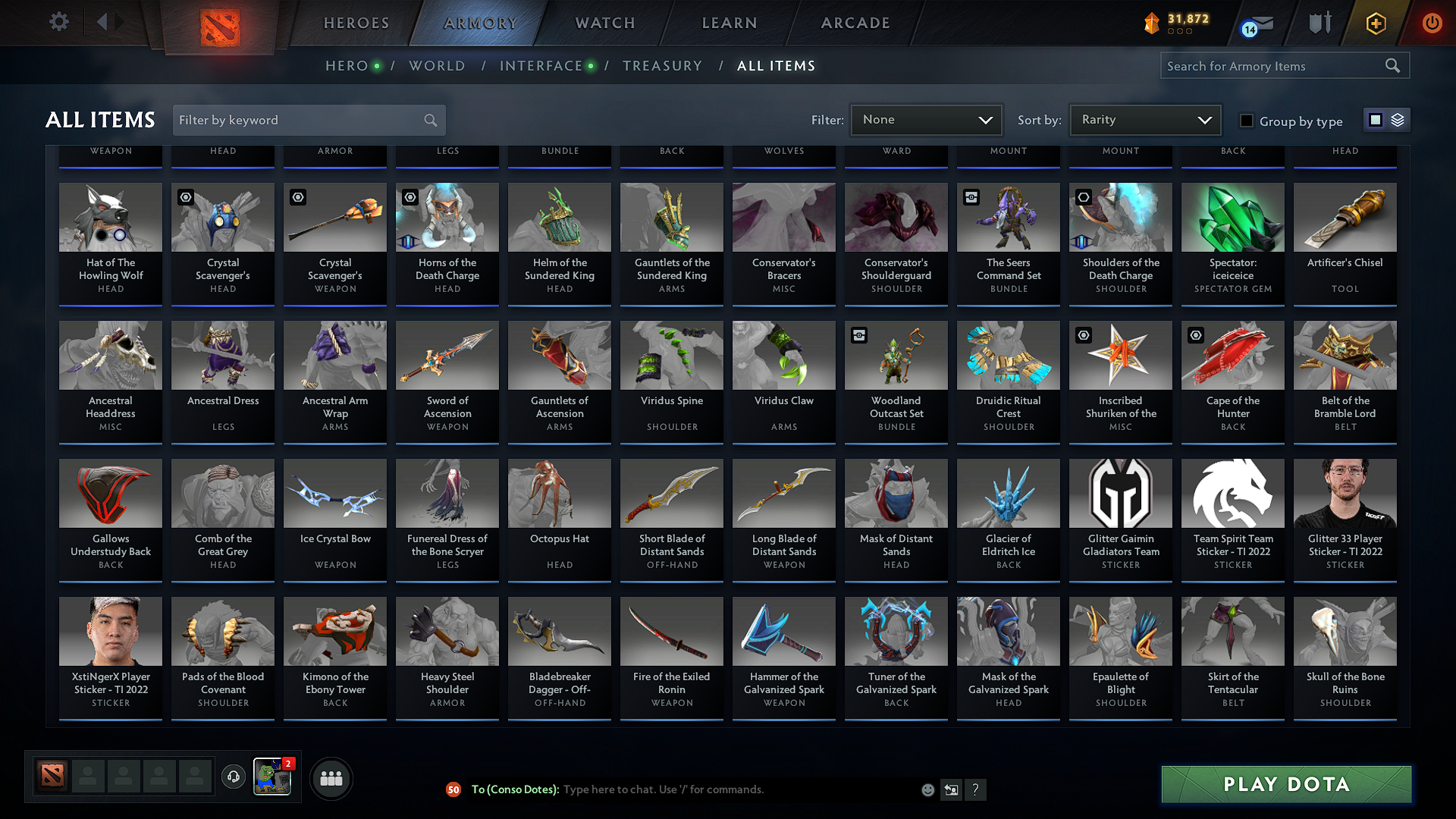Open the friends list via the people icon
The image size is (1456, 819).
(331, 777)
